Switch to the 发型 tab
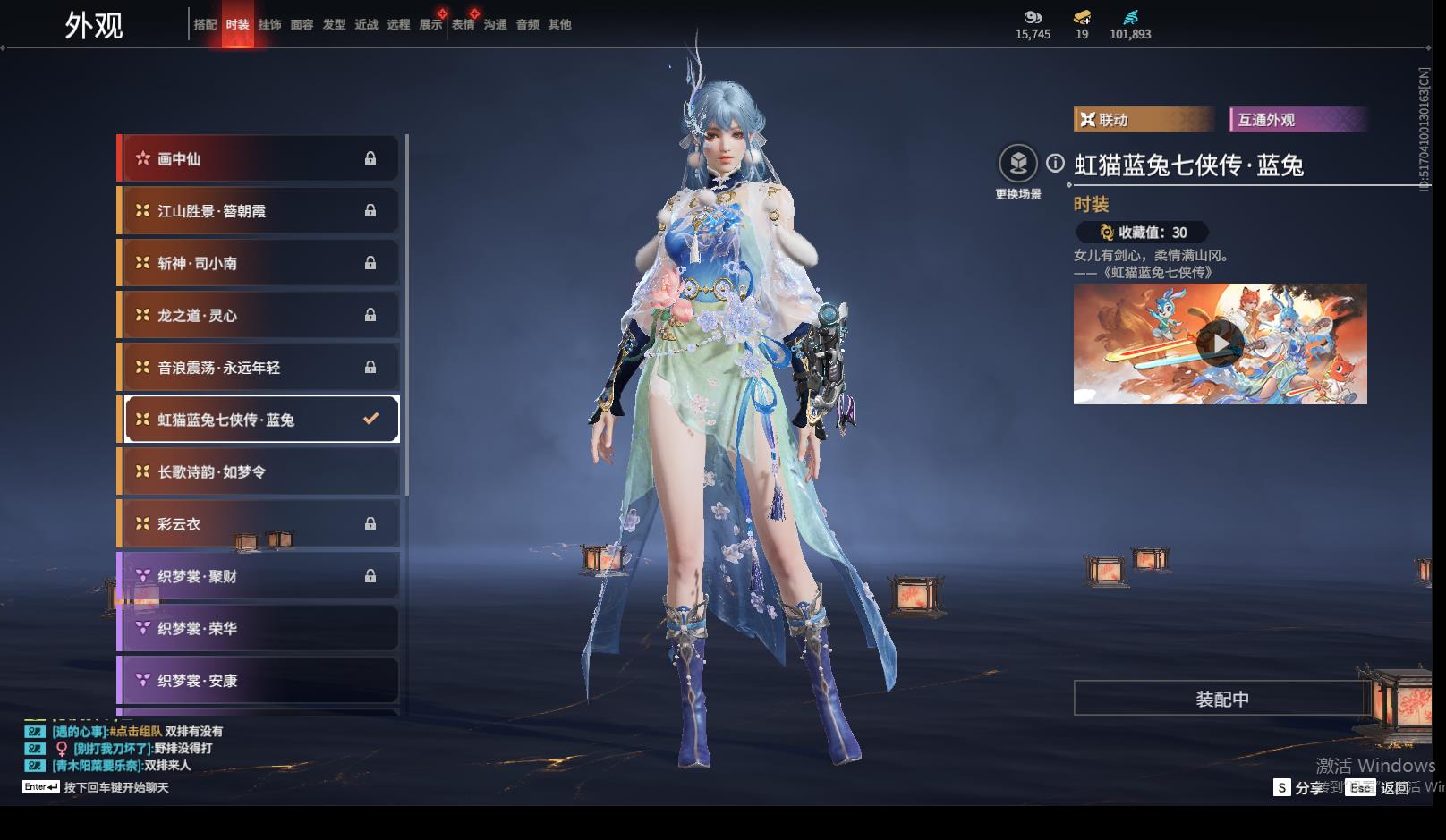The width and height of the screenshot is (1446, 840). tap(334, 25)
